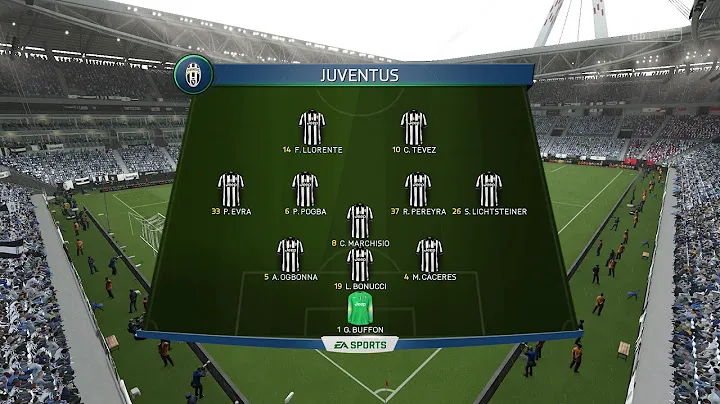Choose C. Marchisio in central midfield
The height and width of the screenshot is (404, 720).
point(360,220)
